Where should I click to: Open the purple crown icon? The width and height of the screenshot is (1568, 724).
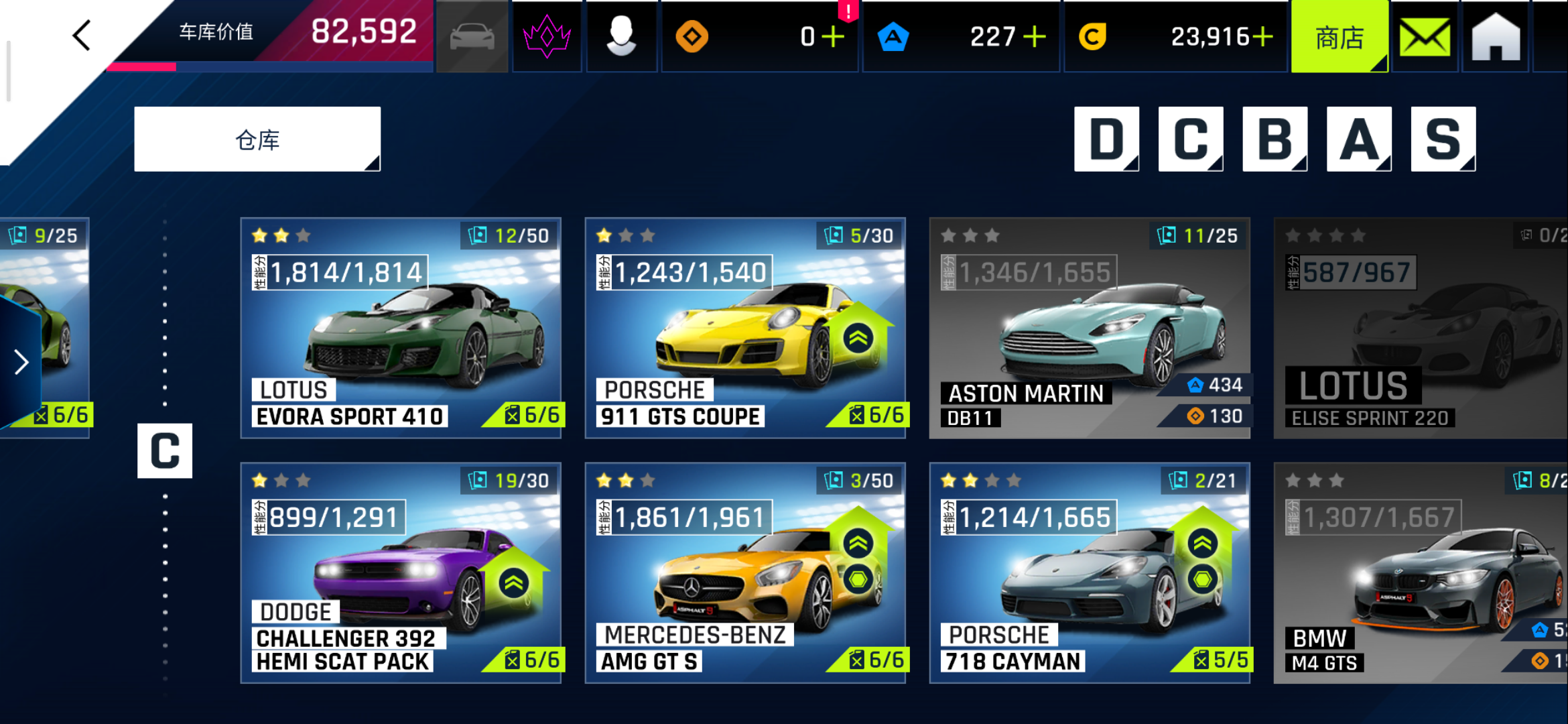(547, 36)
